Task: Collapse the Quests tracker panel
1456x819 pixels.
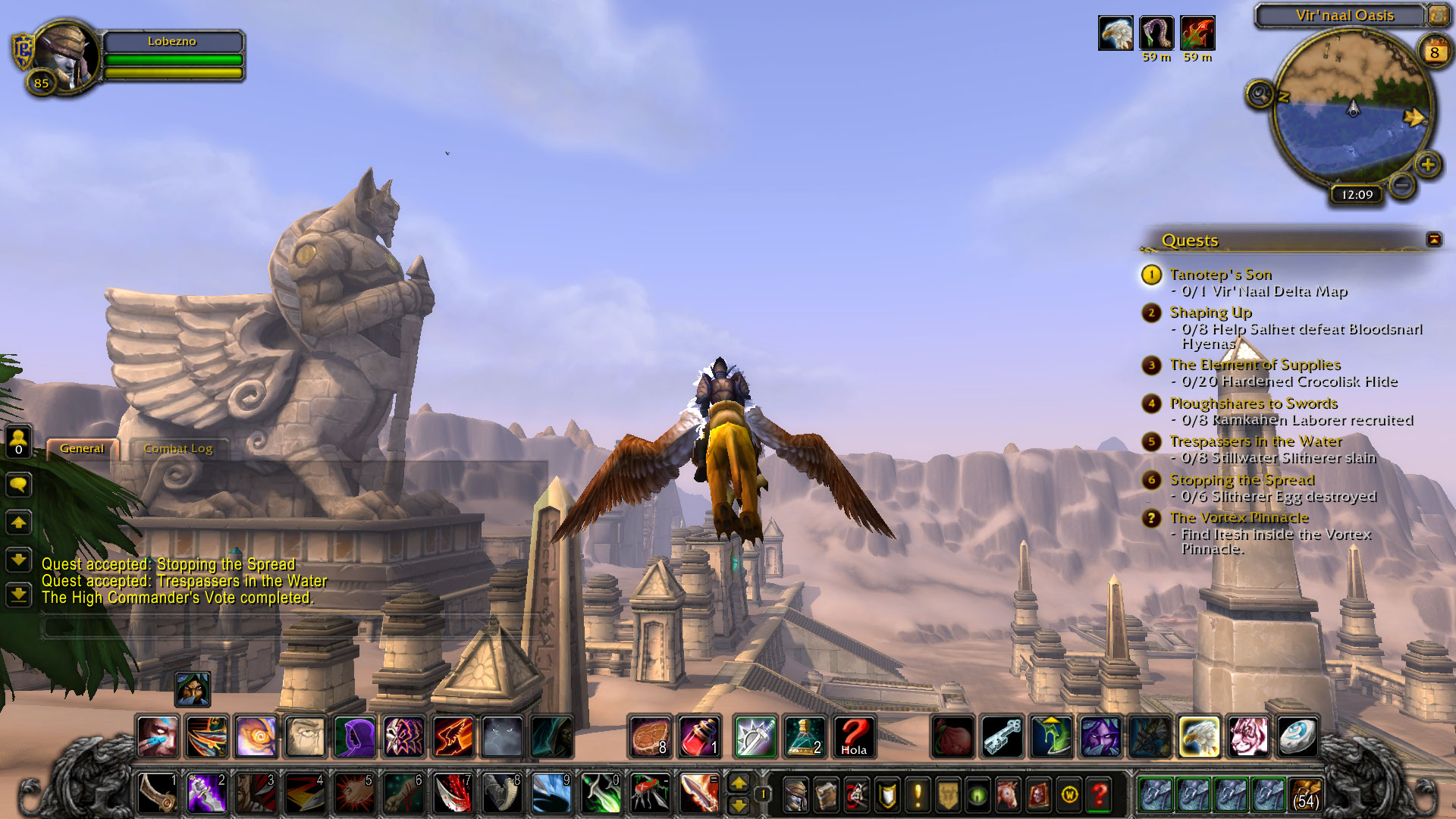Action: [1433, 240]
